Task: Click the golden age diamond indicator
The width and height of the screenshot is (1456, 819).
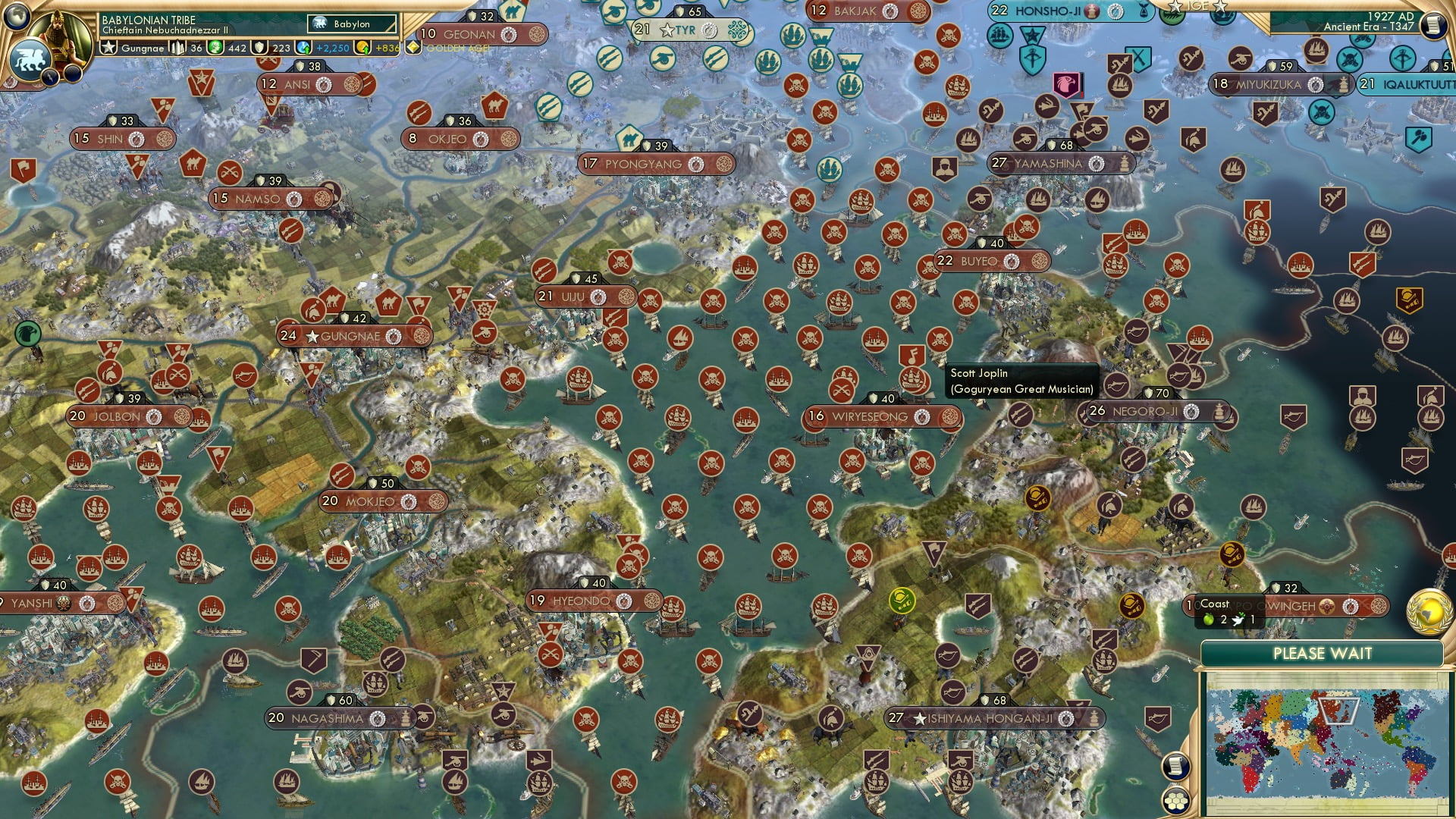Action: tap(412, 45)
